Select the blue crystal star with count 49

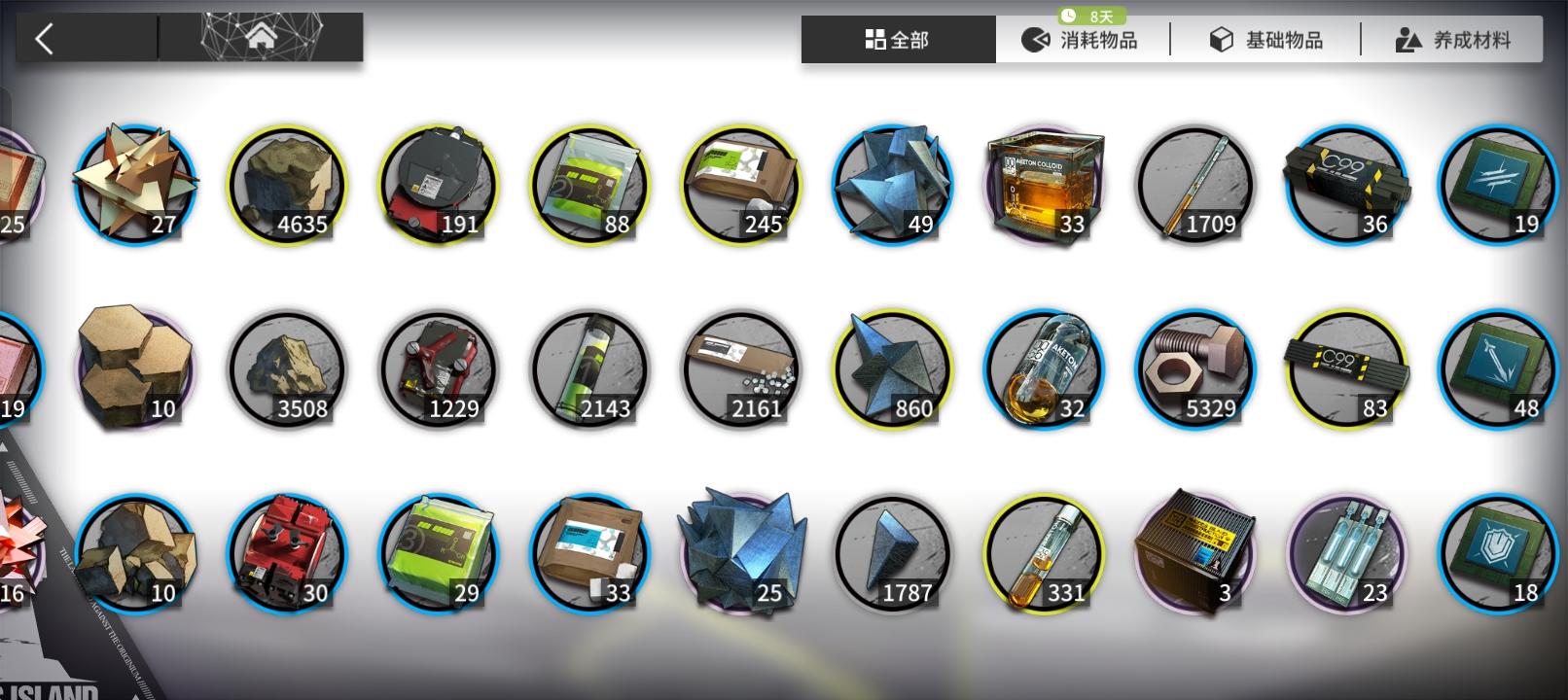point(892,185)
